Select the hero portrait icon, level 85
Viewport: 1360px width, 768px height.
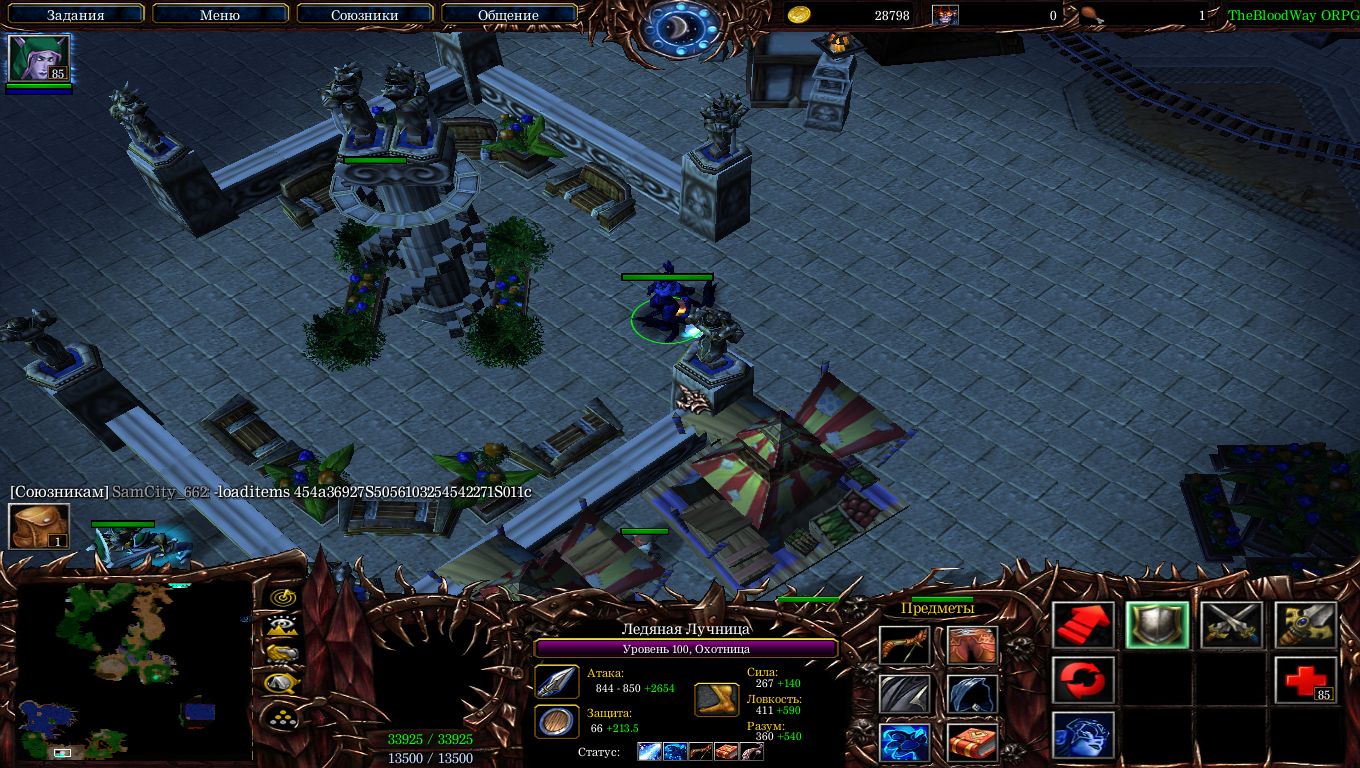click(x=39, y=58)
